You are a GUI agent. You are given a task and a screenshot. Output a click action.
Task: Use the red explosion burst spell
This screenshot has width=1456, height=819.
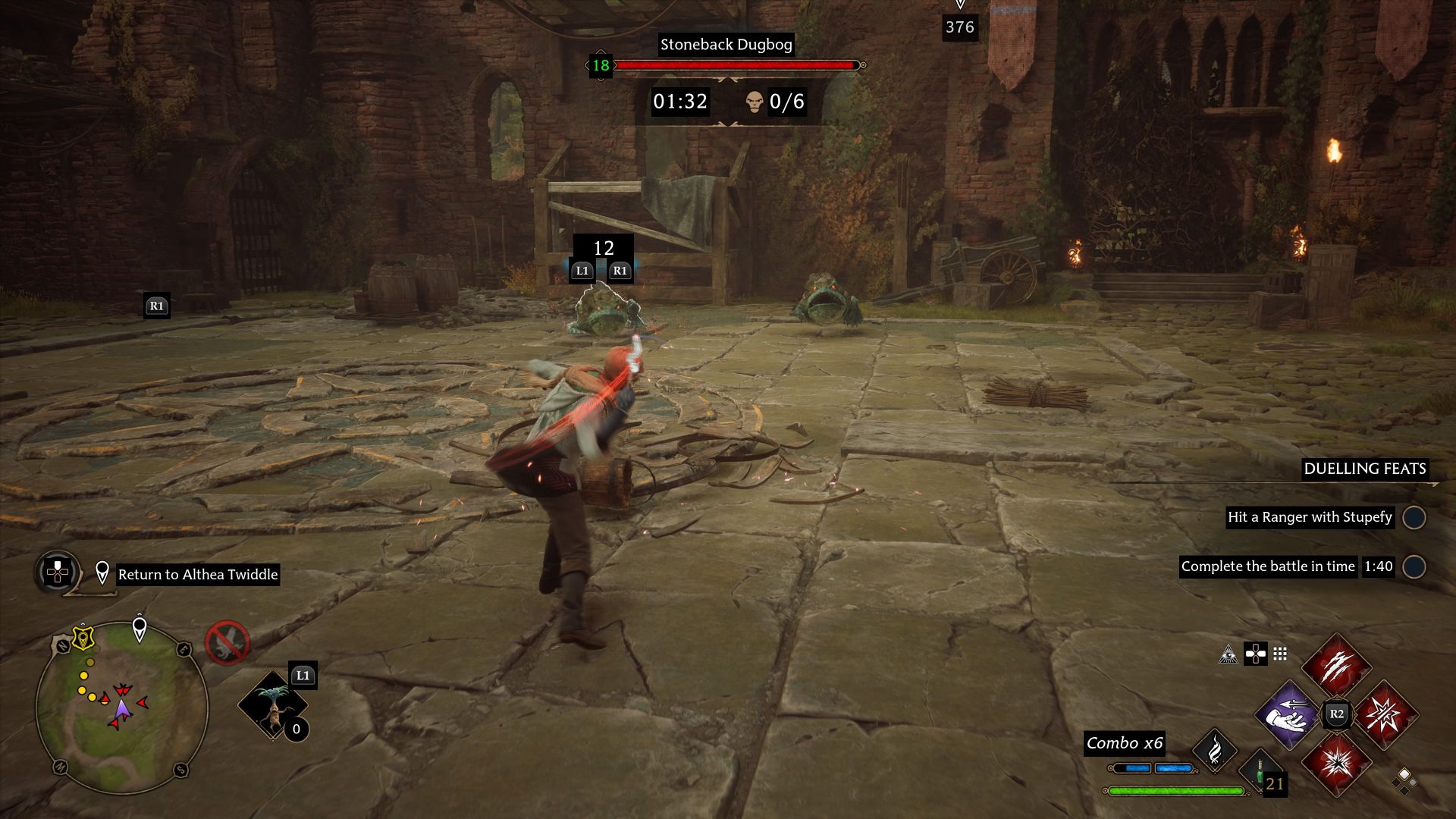(1336, 763)
